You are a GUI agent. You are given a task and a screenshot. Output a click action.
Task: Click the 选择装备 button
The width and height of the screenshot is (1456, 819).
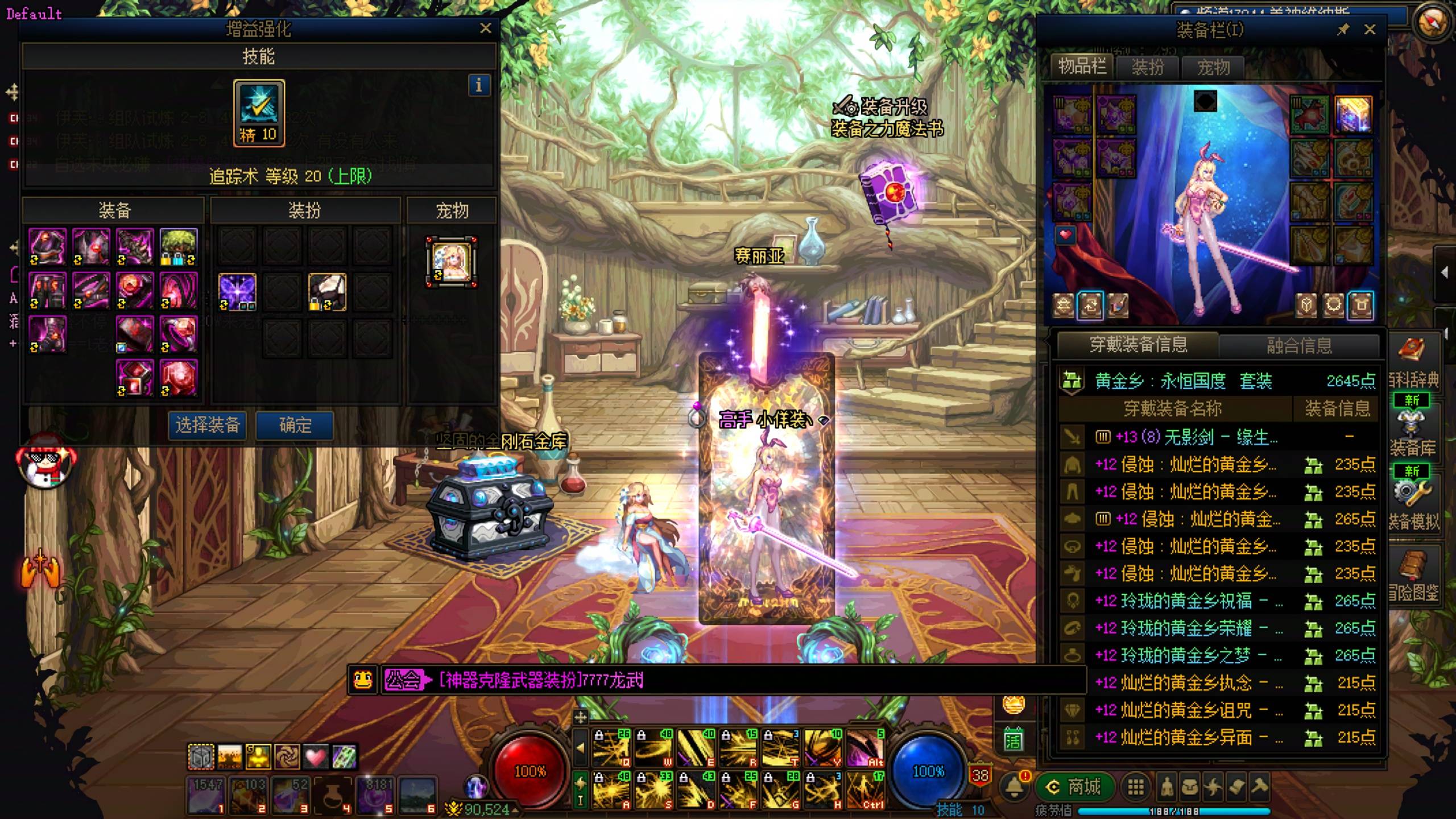[x=208, y=425]
